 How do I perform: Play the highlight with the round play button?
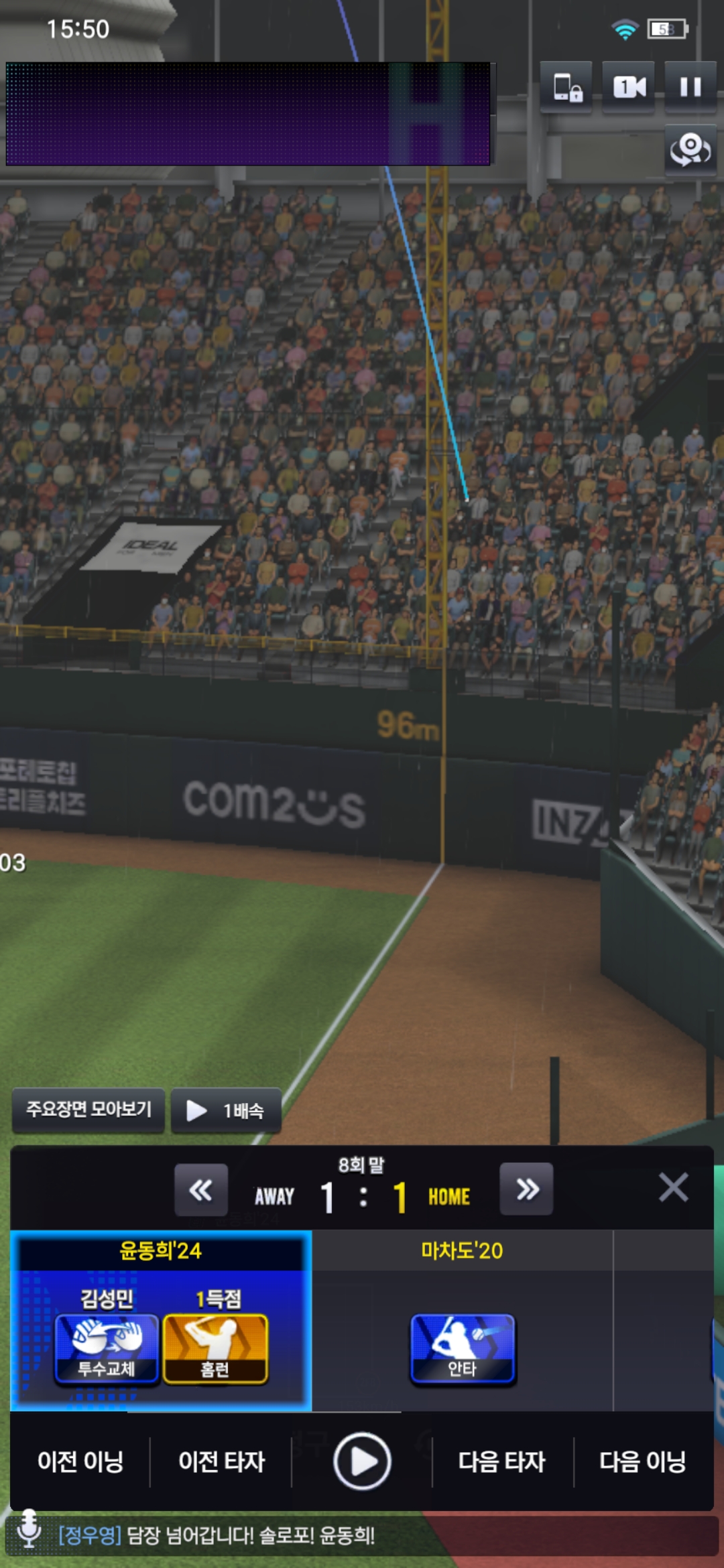362,1461
